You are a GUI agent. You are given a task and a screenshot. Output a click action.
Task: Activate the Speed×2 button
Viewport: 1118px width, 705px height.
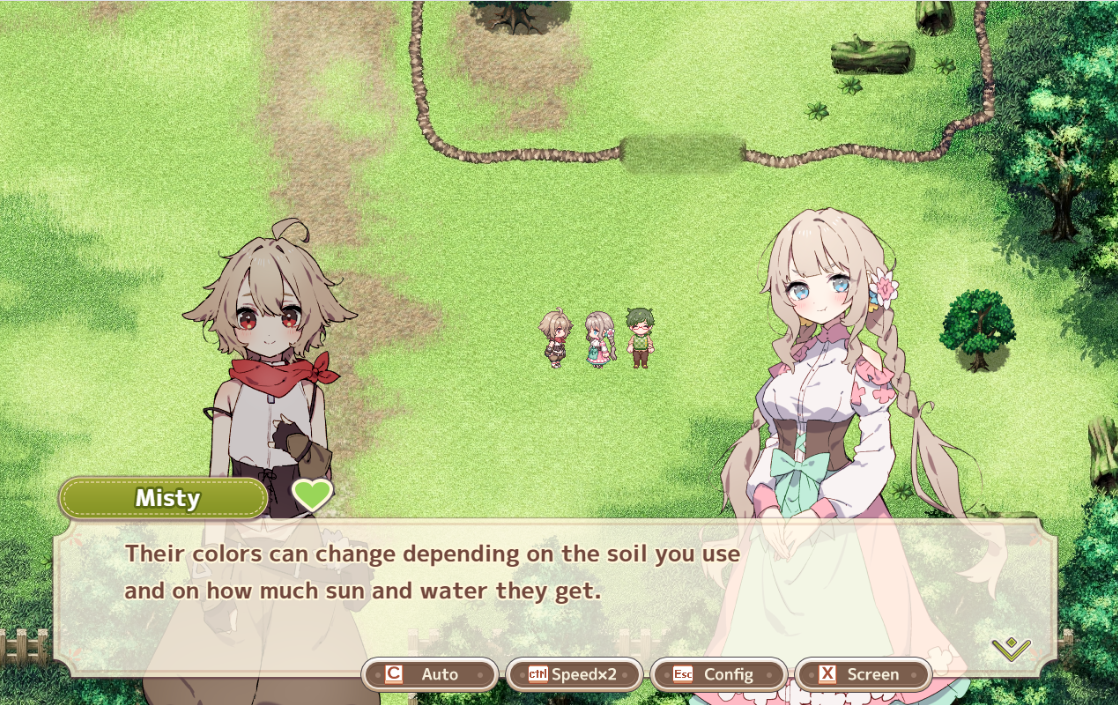tap(574, 674)
